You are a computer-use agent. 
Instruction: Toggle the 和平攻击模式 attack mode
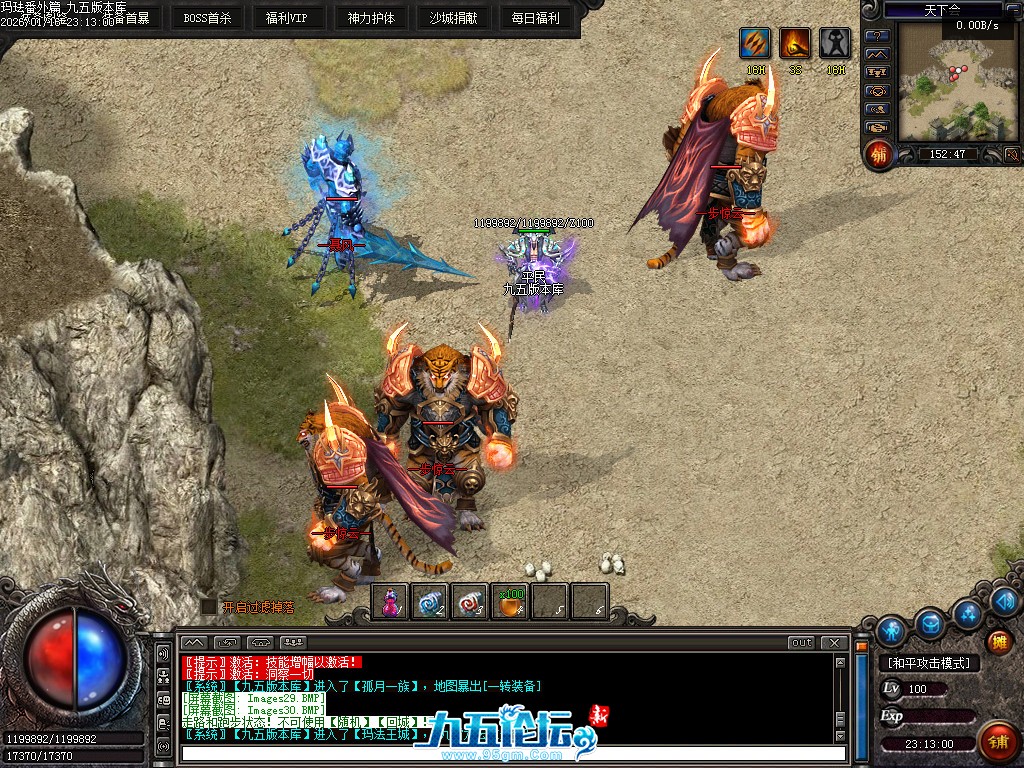pyautogui.click(x=928, y=663)
